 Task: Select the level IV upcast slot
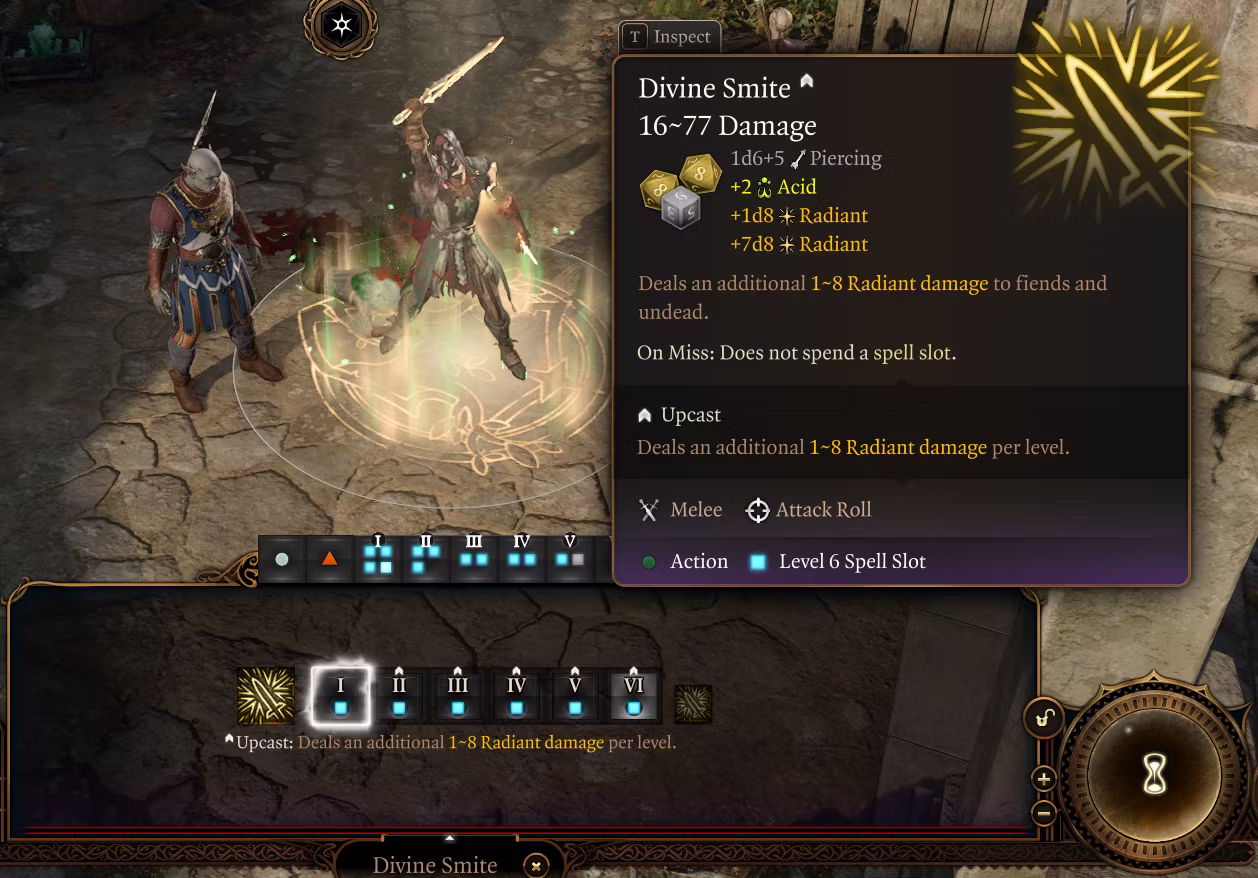click(x=516, y=697)
